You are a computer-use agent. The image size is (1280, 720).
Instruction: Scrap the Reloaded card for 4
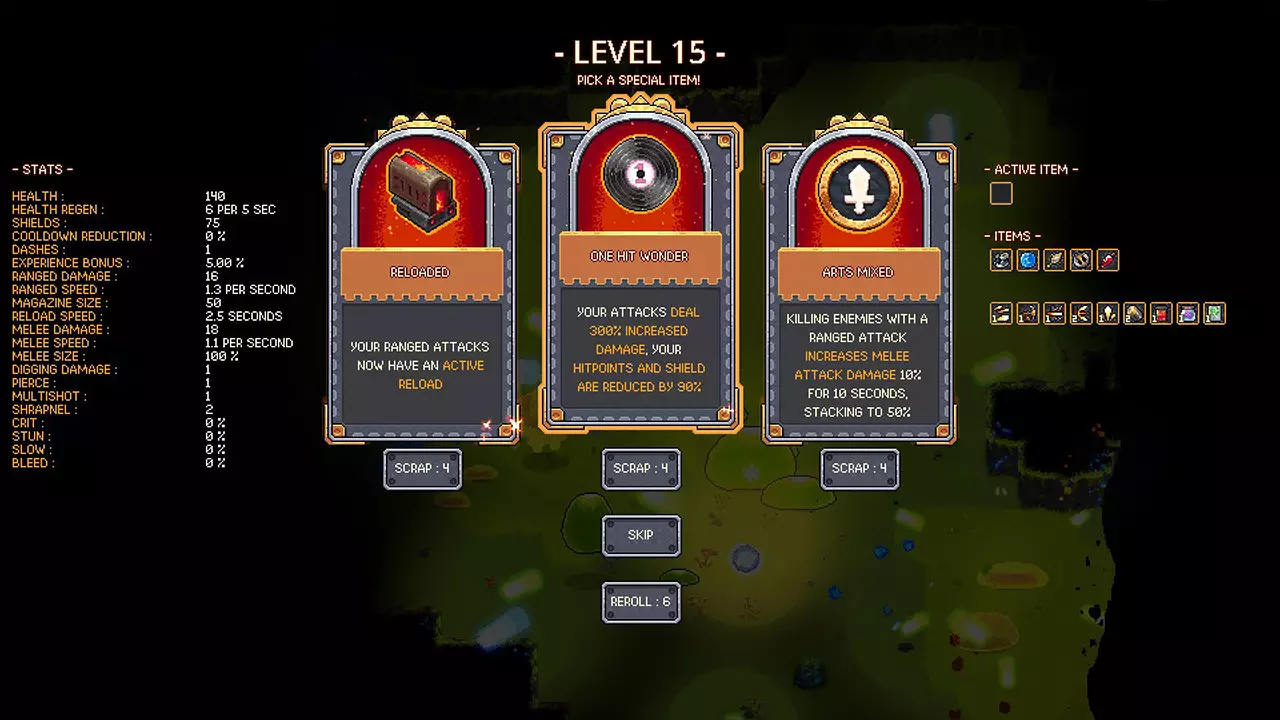pyautogui.click(x=422, y=468)
